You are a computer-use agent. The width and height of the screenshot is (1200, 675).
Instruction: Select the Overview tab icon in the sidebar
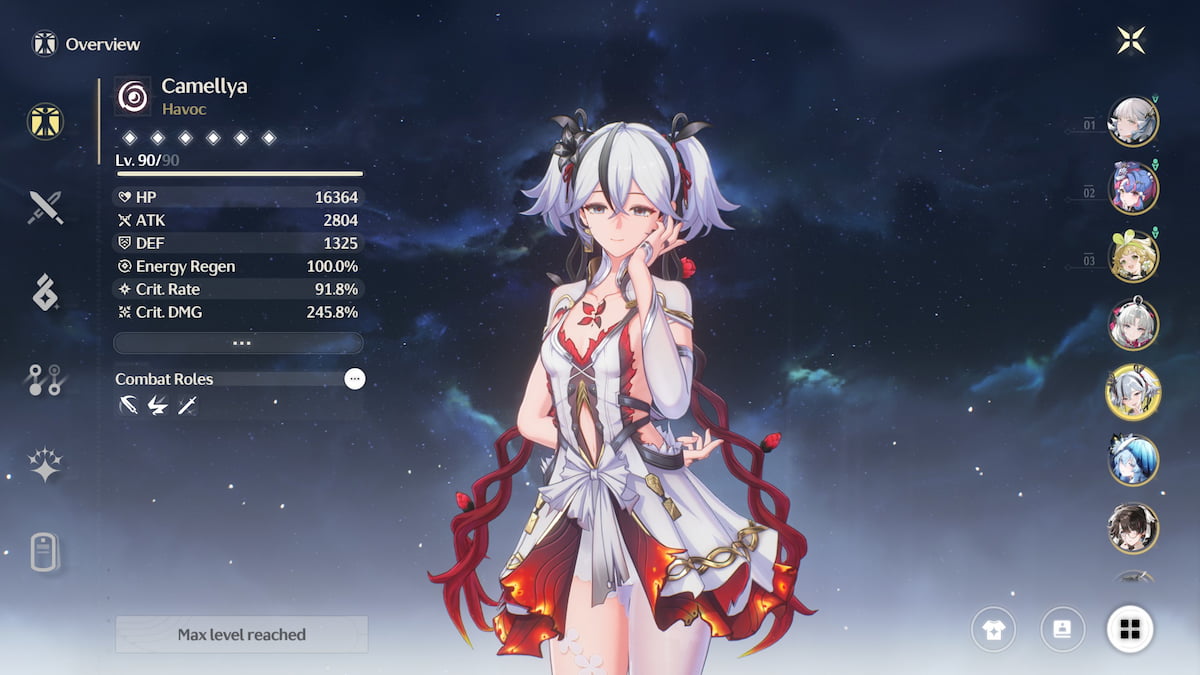[x=46, y=121]
